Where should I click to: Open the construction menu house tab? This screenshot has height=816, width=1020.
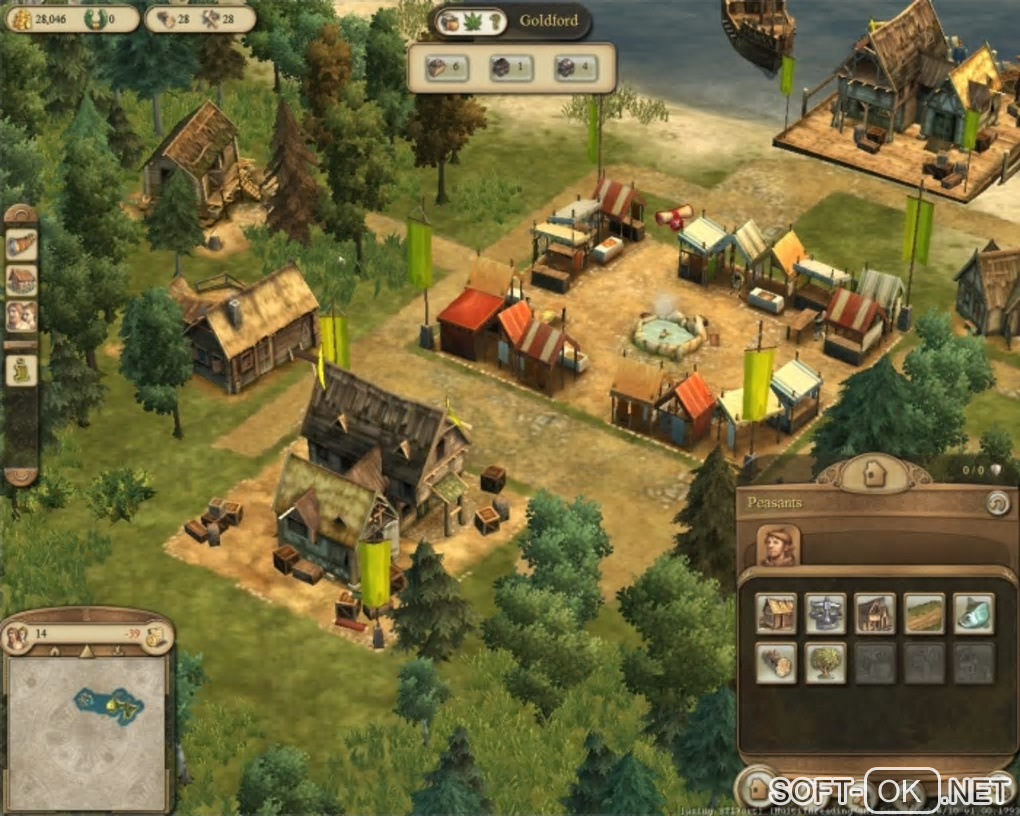874,472
